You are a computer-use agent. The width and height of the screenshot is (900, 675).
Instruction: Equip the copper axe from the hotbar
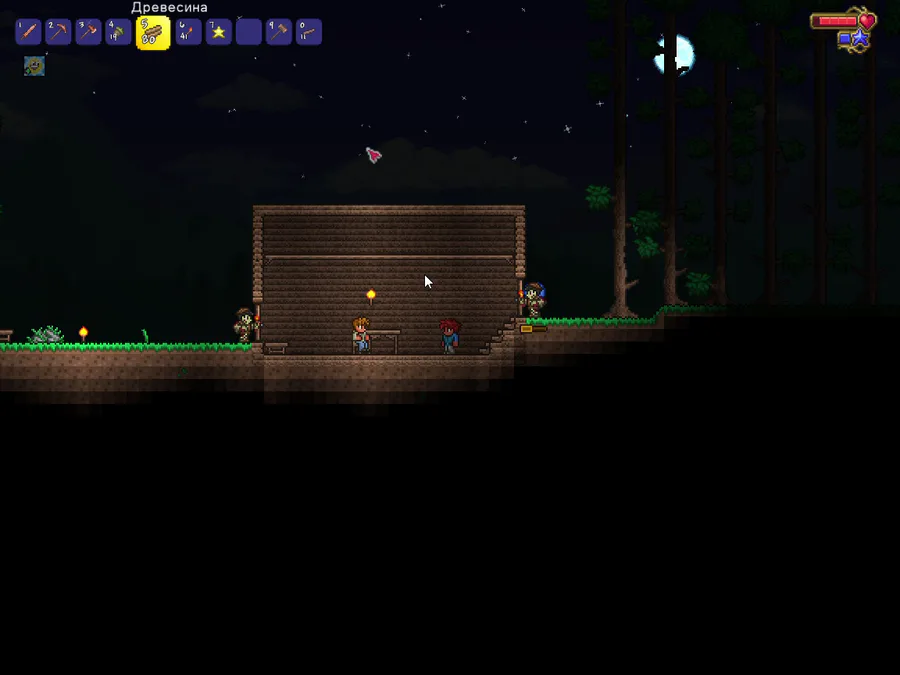88,32
